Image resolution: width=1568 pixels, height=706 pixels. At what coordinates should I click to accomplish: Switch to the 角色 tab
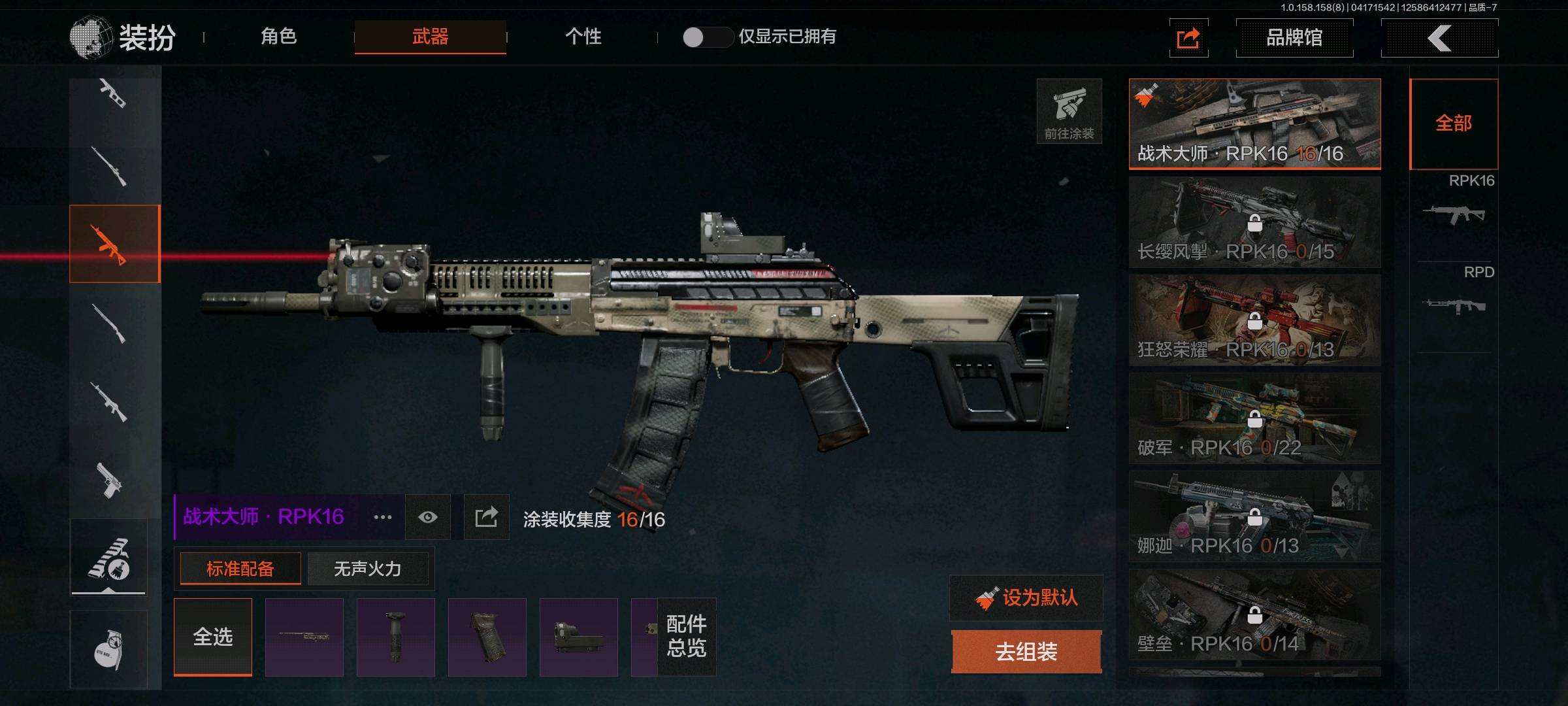[x=279, y=37]
